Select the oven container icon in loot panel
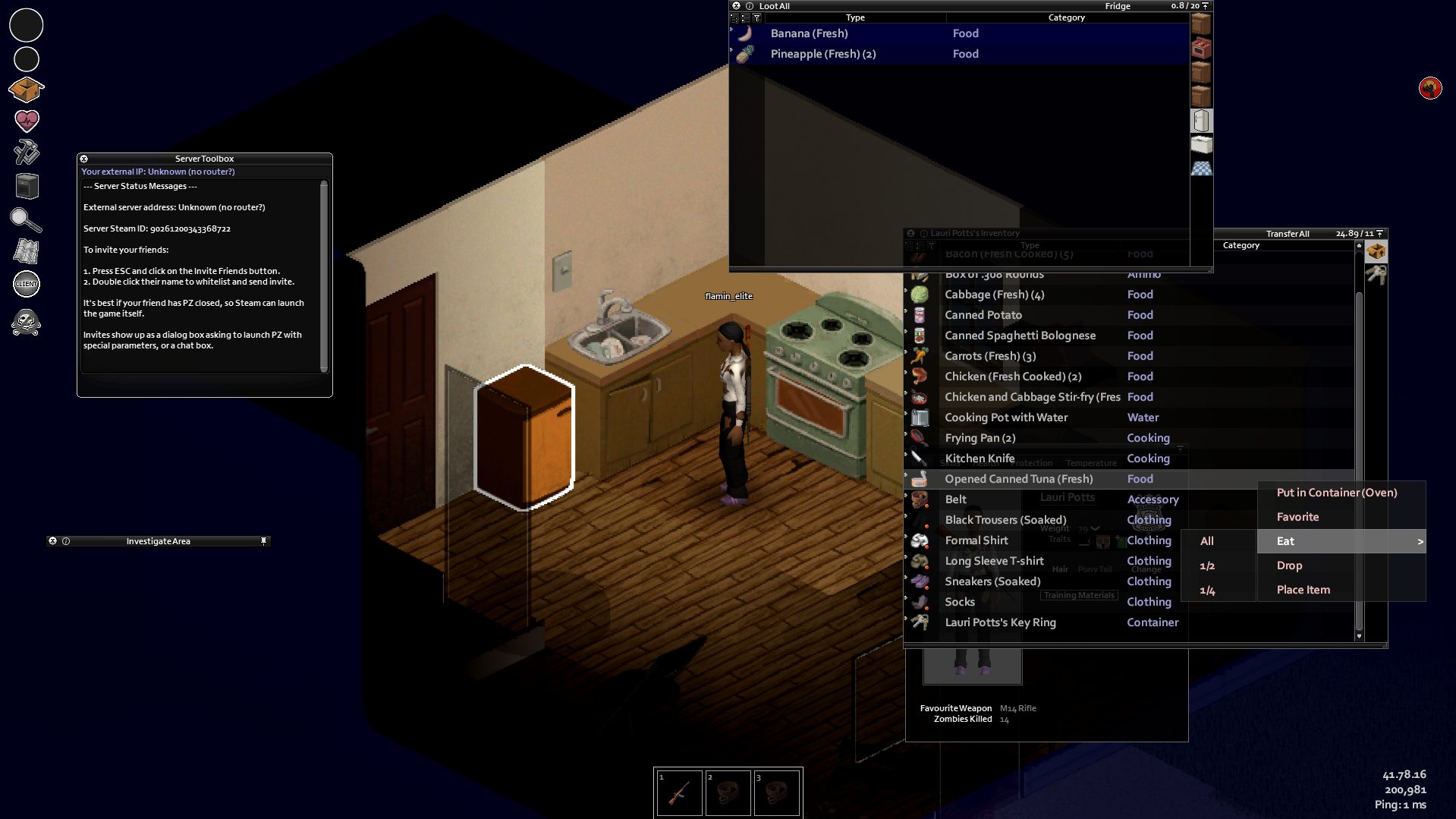Viewport: 1456px width, 819px height. tap(1202, 47)
